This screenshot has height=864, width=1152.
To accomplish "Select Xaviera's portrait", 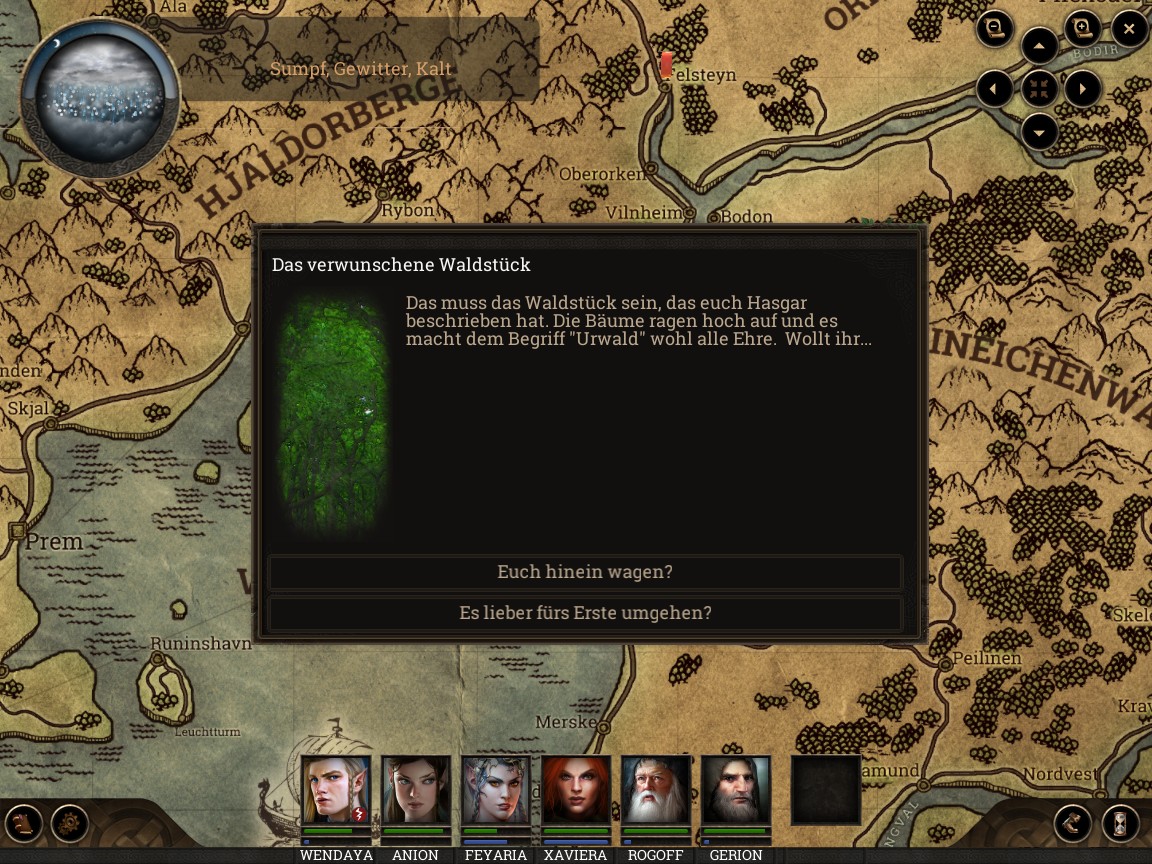I will [576, 790].
